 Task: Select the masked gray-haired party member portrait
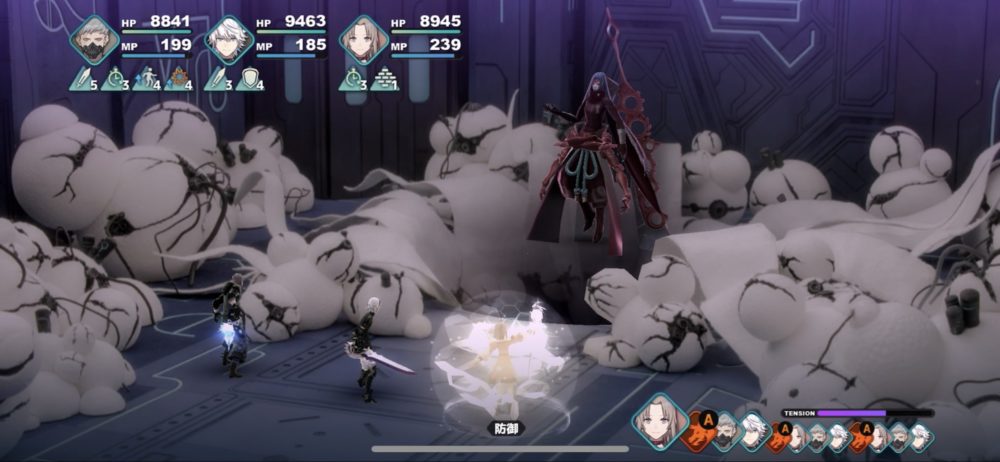[x=95, y=40]
